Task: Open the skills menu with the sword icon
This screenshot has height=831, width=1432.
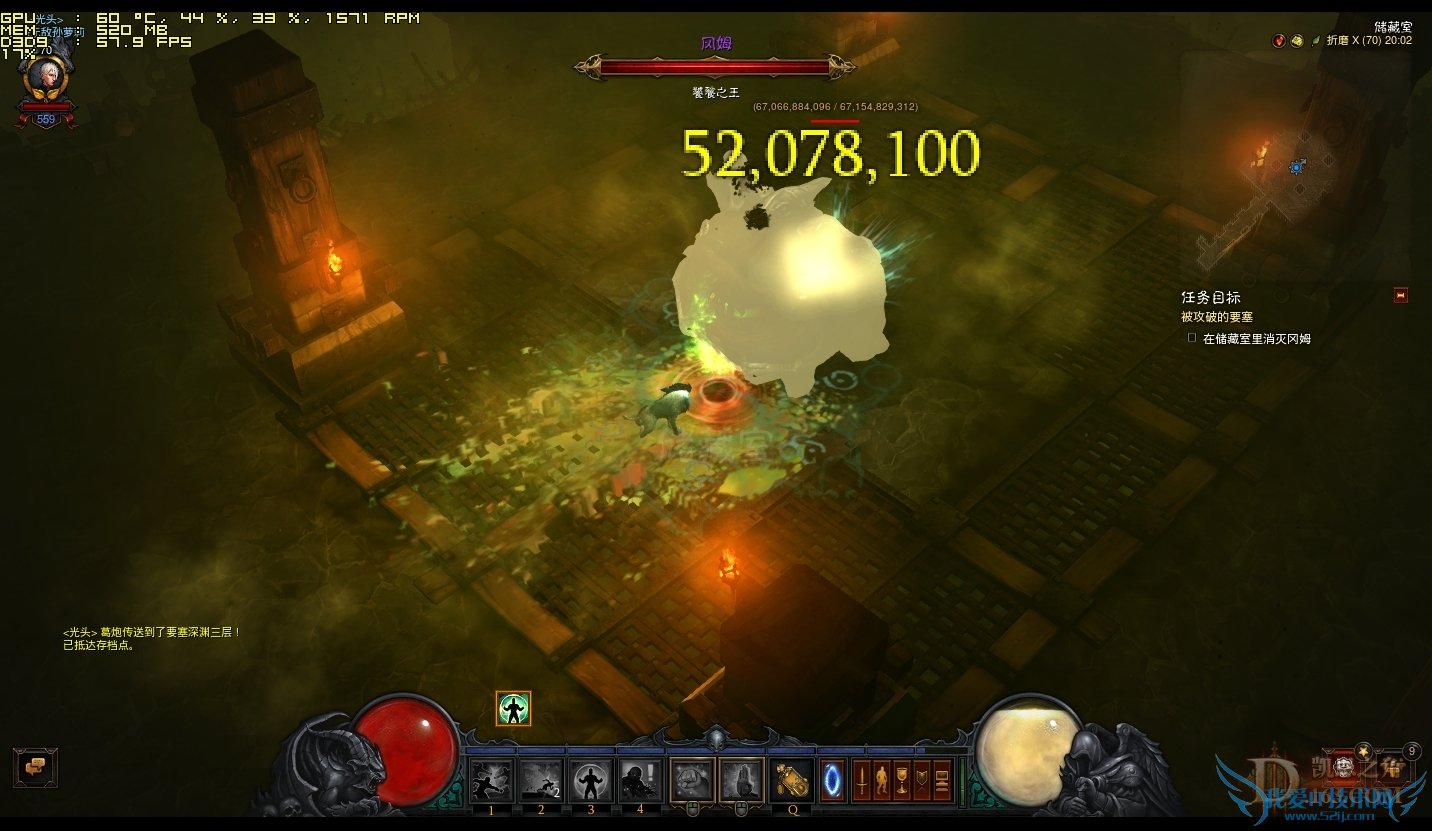Action: coord(862,780)
